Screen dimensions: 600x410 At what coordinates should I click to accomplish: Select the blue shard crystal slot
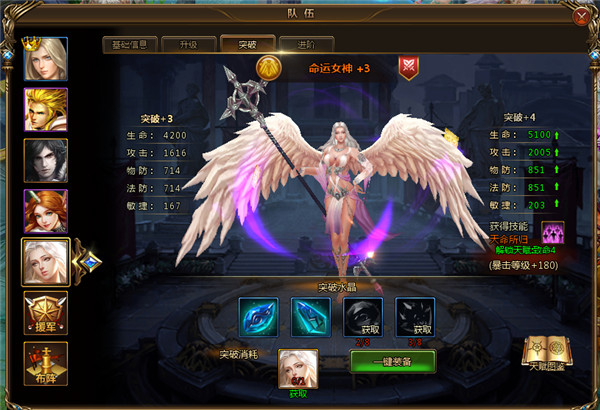coord(309,316)
